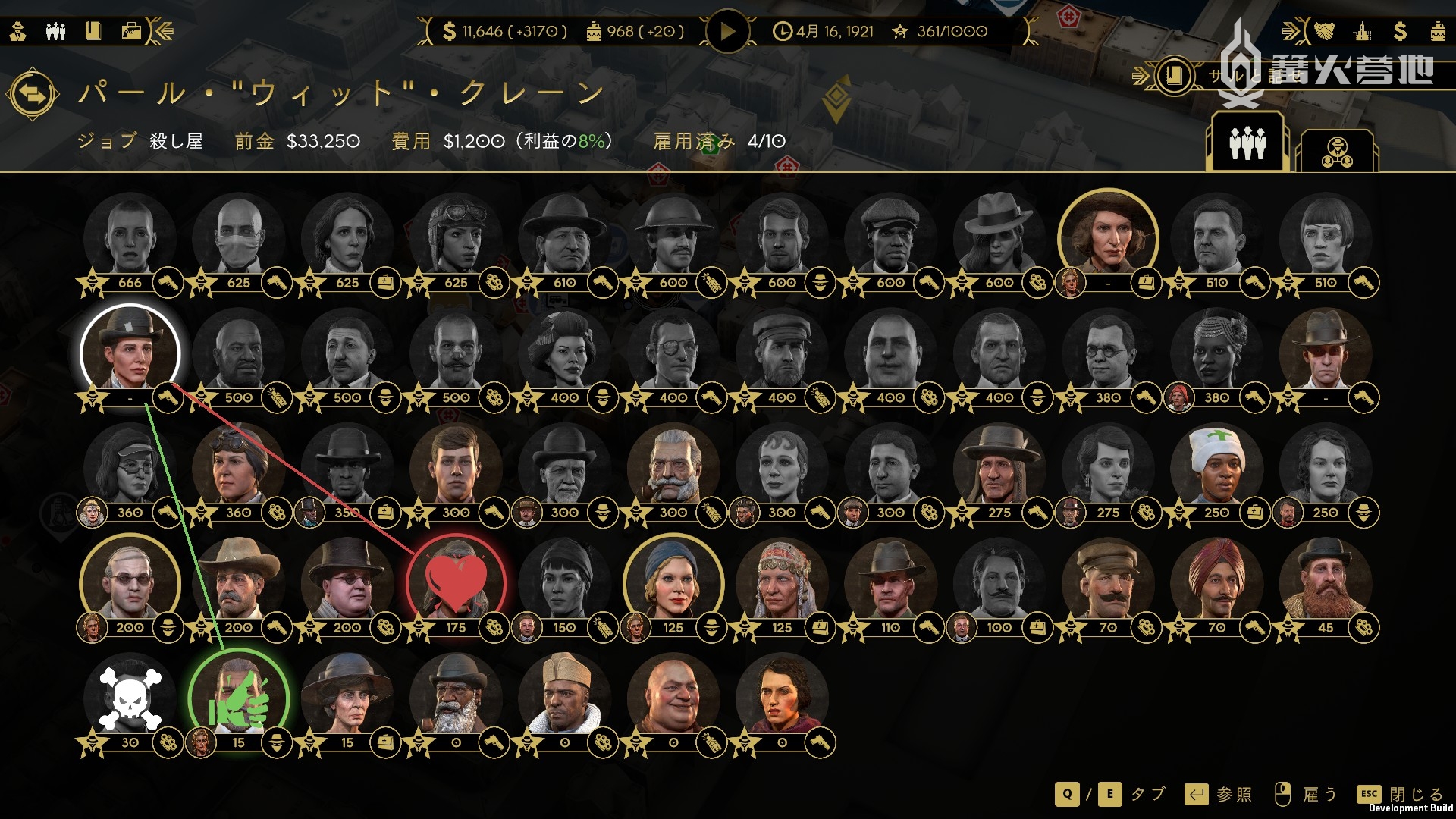Open the relationships network tab
Screen dimensions: 1456x819
pos(1337,151)
